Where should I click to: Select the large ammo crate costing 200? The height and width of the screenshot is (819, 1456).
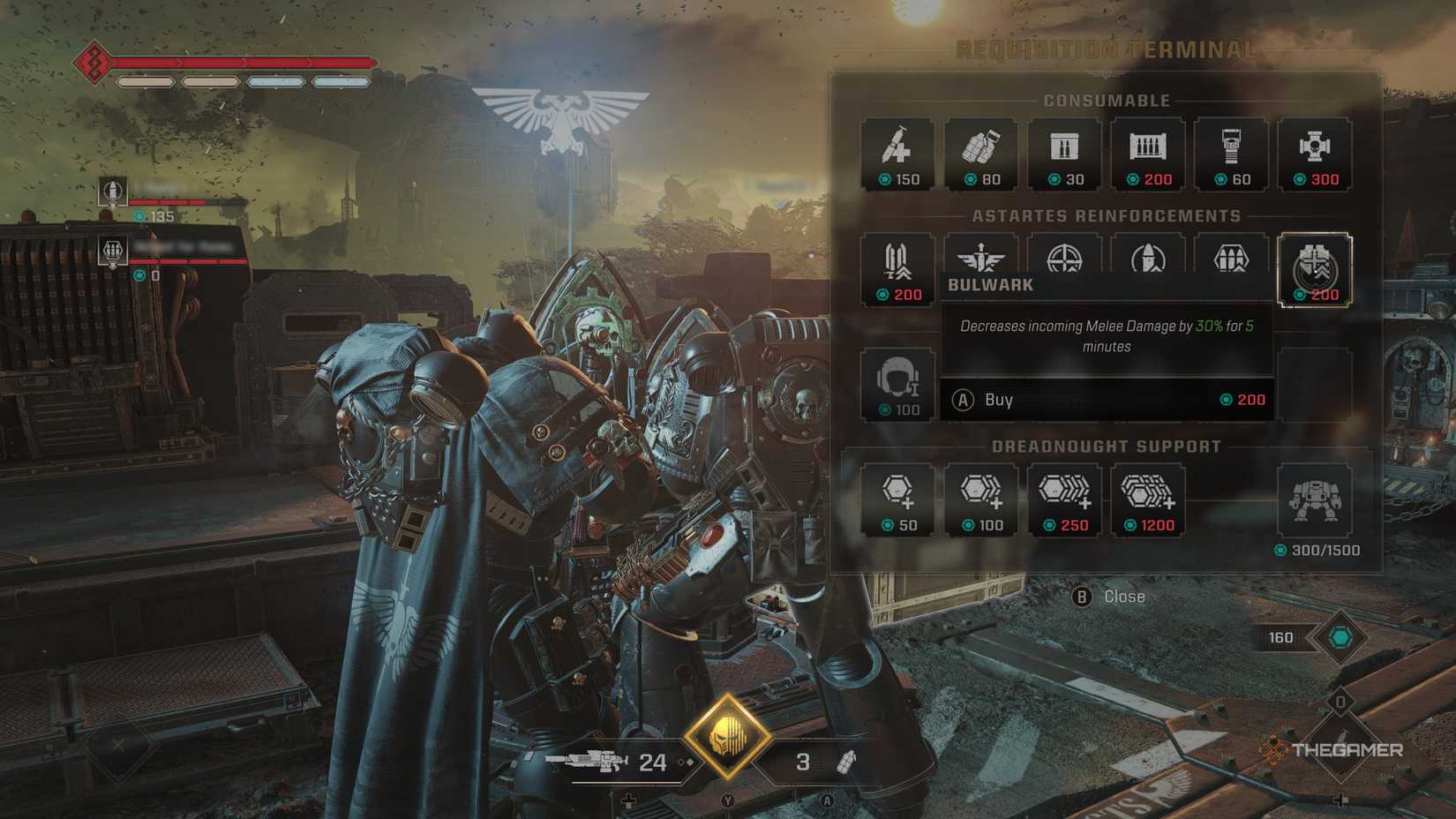tap(1146, 154)
